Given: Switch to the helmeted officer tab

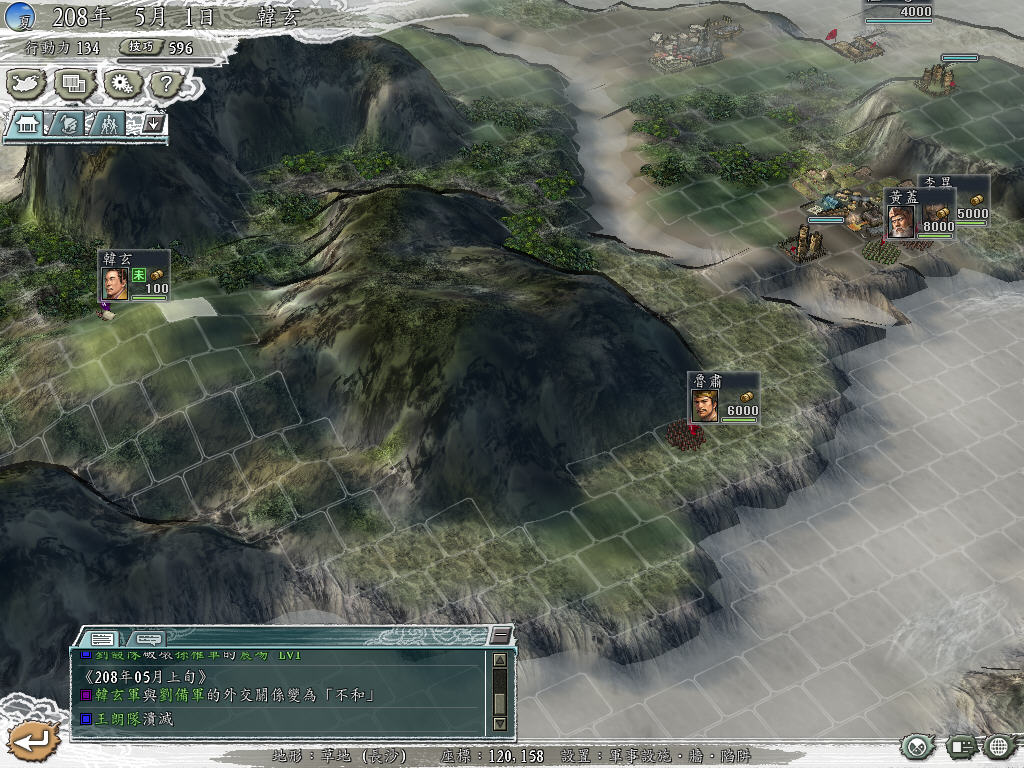Looking at the screenshot, I should click(68, 124).
